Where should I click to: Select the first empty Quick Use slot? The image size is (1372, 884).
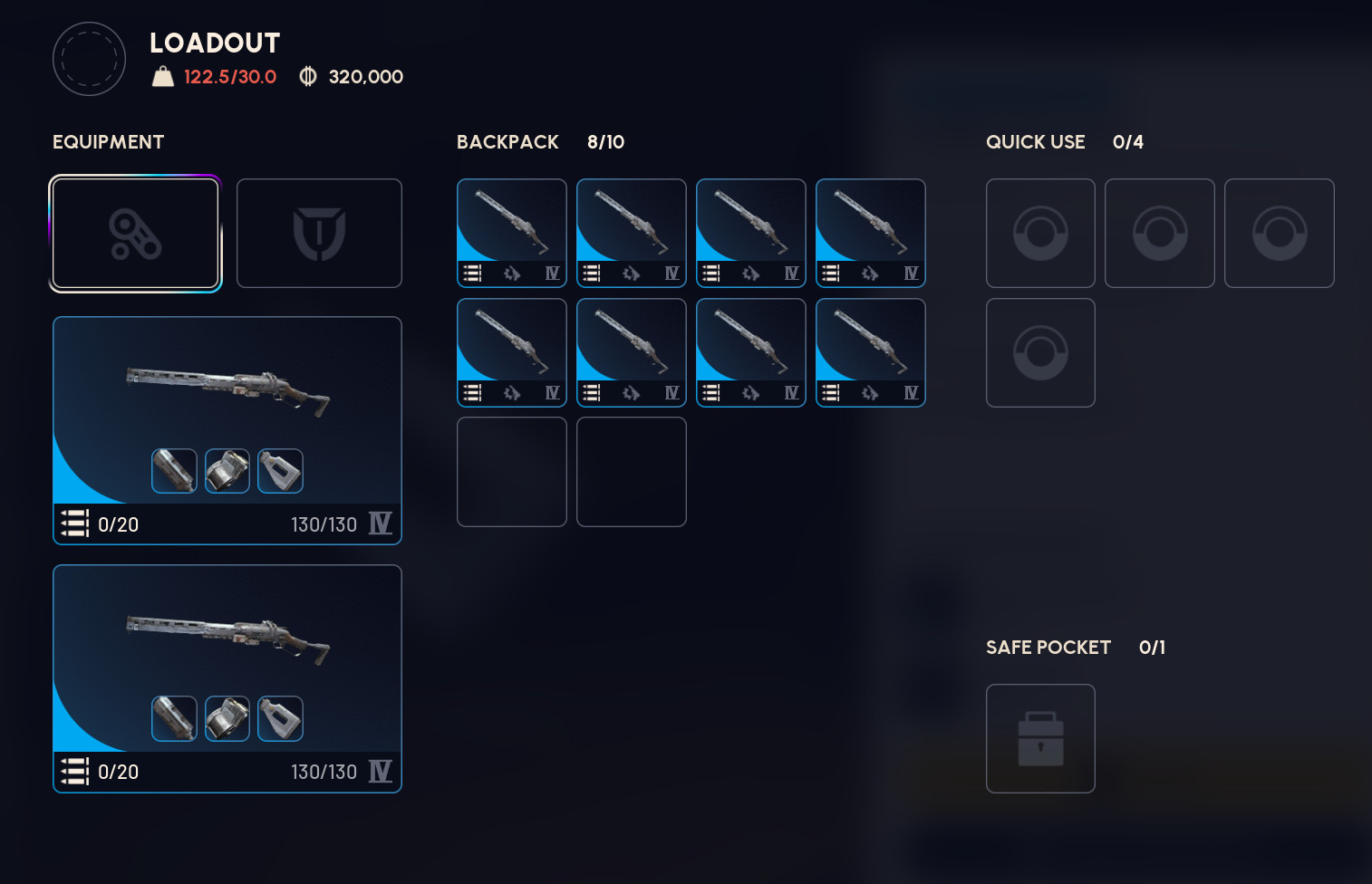click(x=1039, y=233)
